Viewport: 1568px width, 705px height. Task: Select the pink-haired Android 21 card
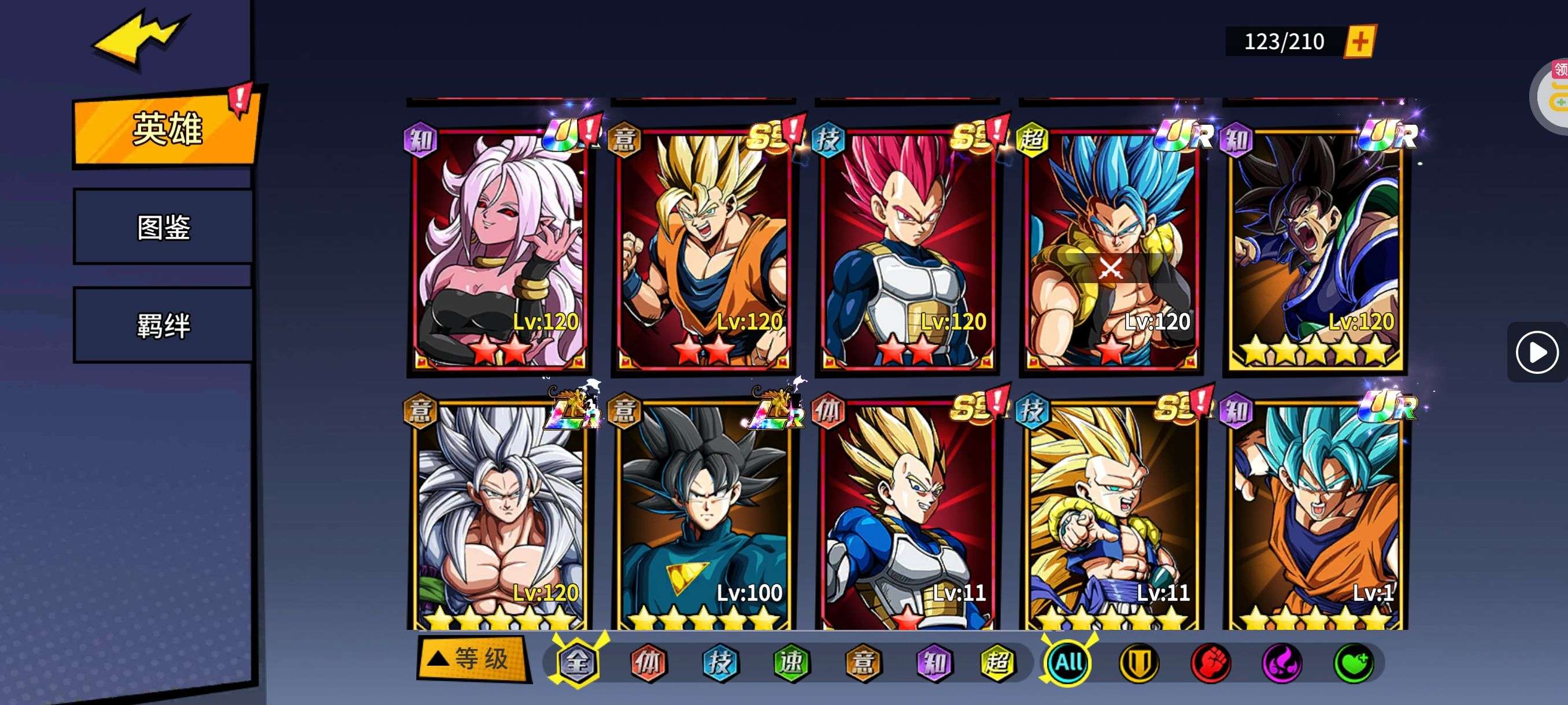click(499, 250)
